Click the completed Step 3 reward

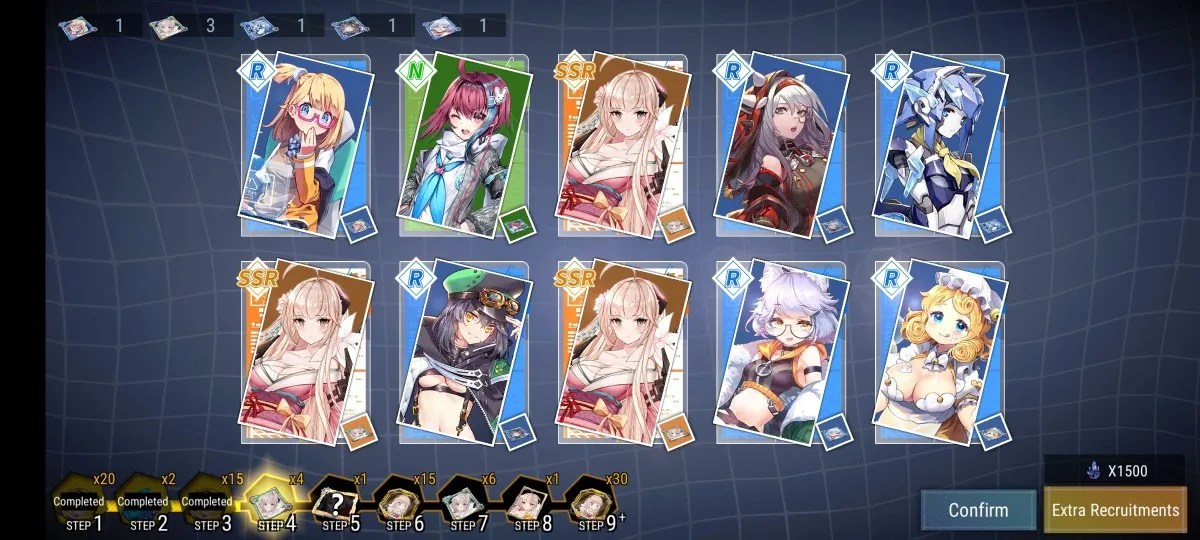point(207,502)
